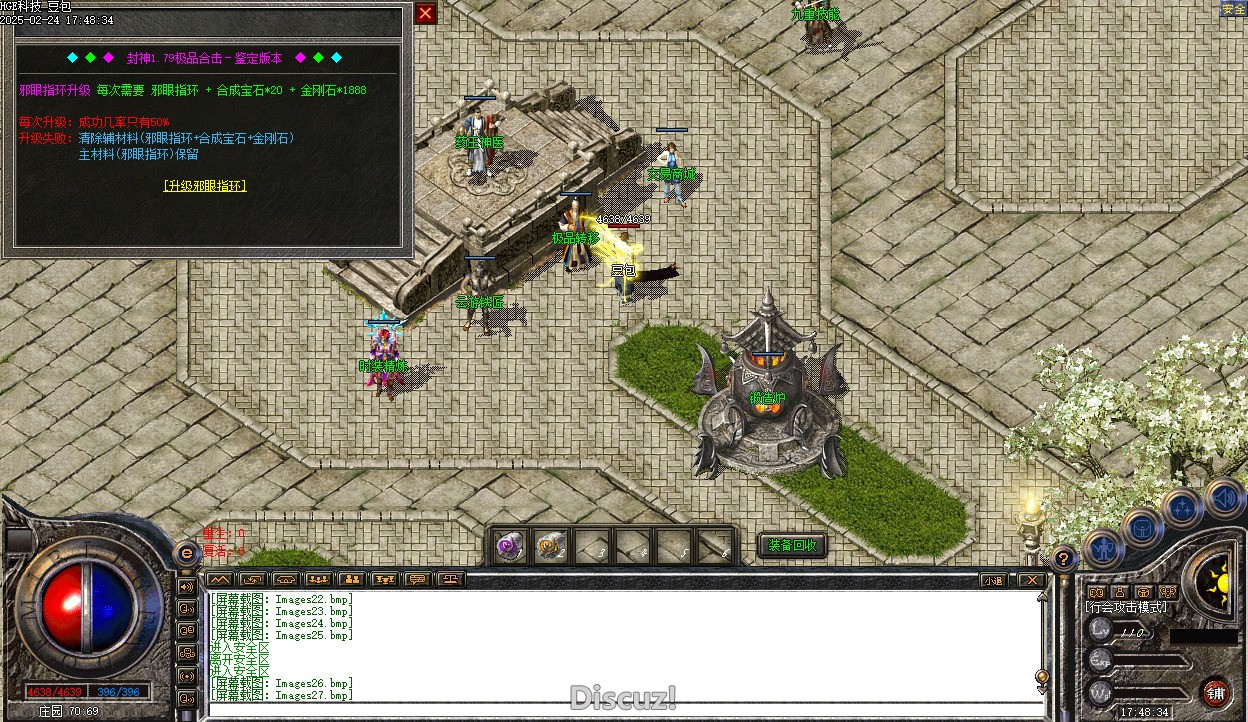This screenshot has width=1248, height=722.
Task: Open the red 铺 shop button
Action: tap(1215, 692)
